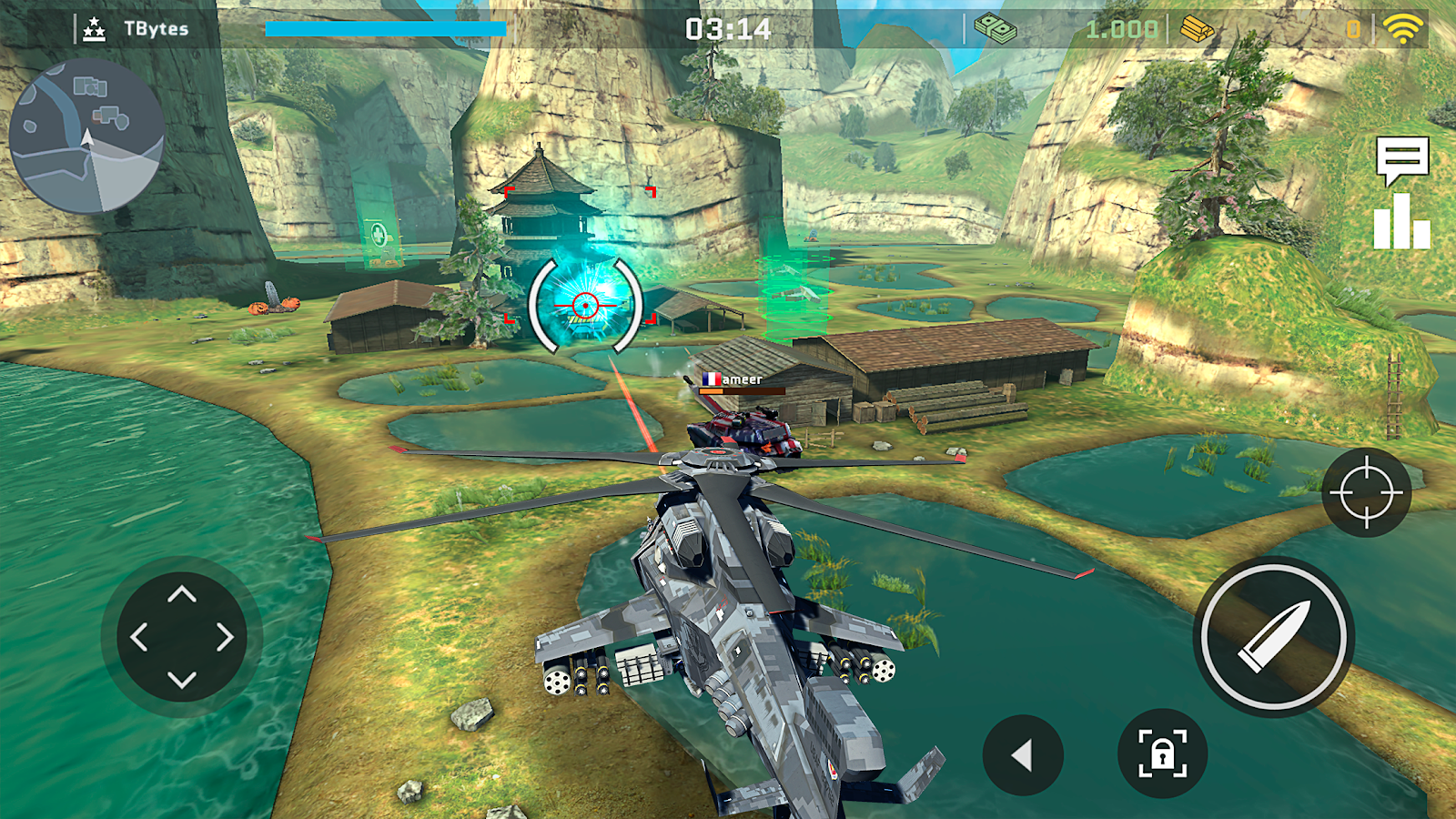Show the scoreboard bar chart icon
This screenshot has height=819, width=1456.
tap(1401, 222)
